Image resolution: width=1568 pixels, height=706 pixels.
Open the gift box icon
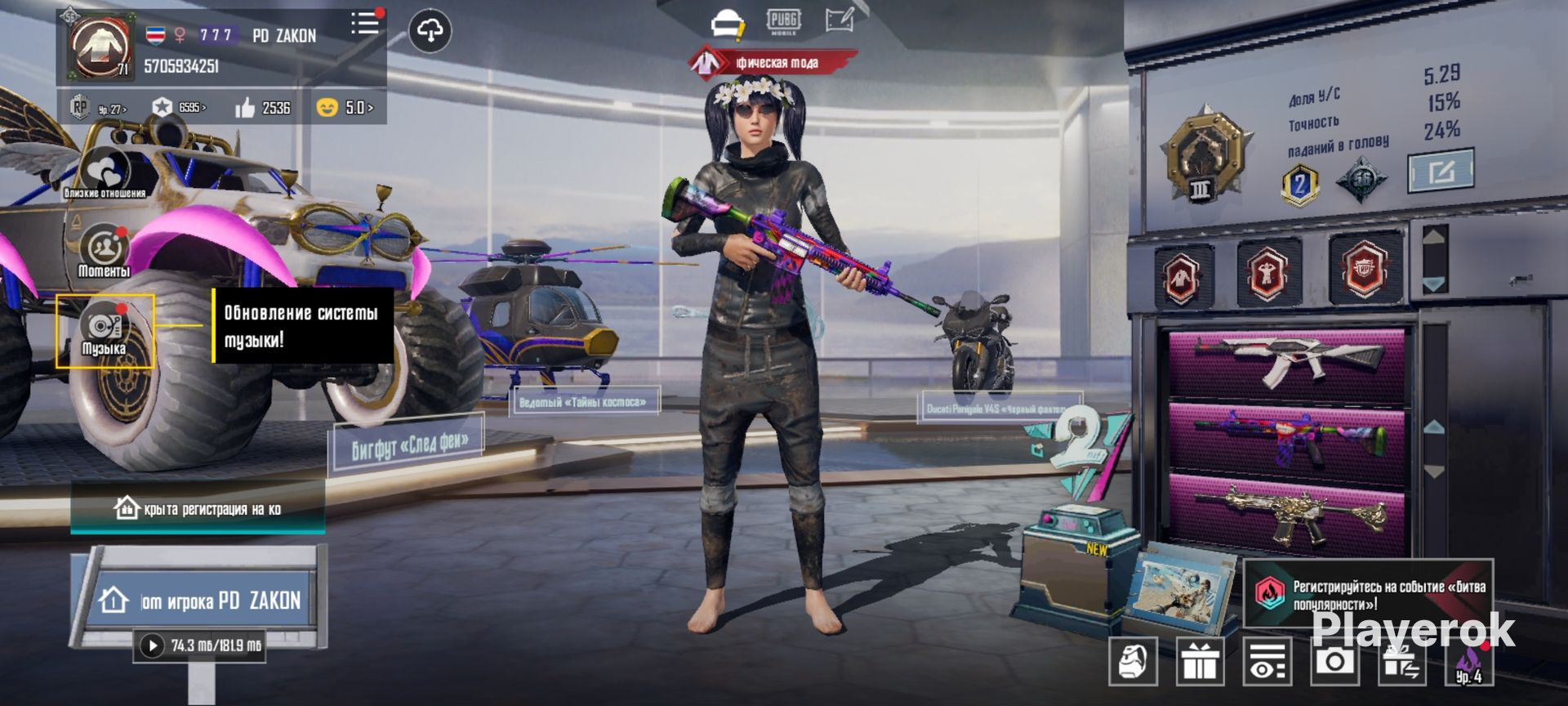coord(1199,660)
